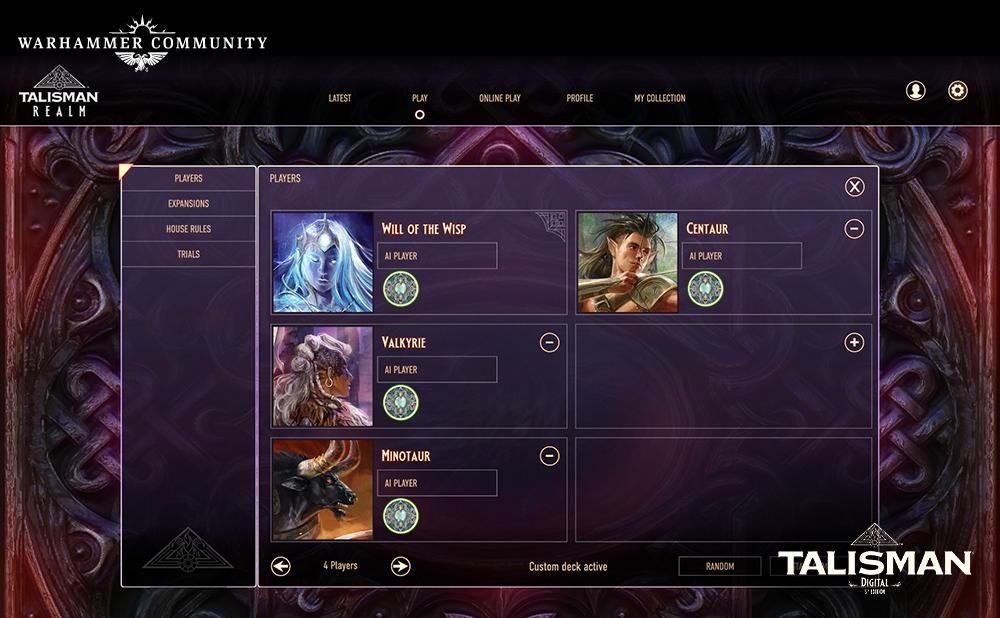Open the Latest navigation tab
The image size is (1000, 618).
340,98
